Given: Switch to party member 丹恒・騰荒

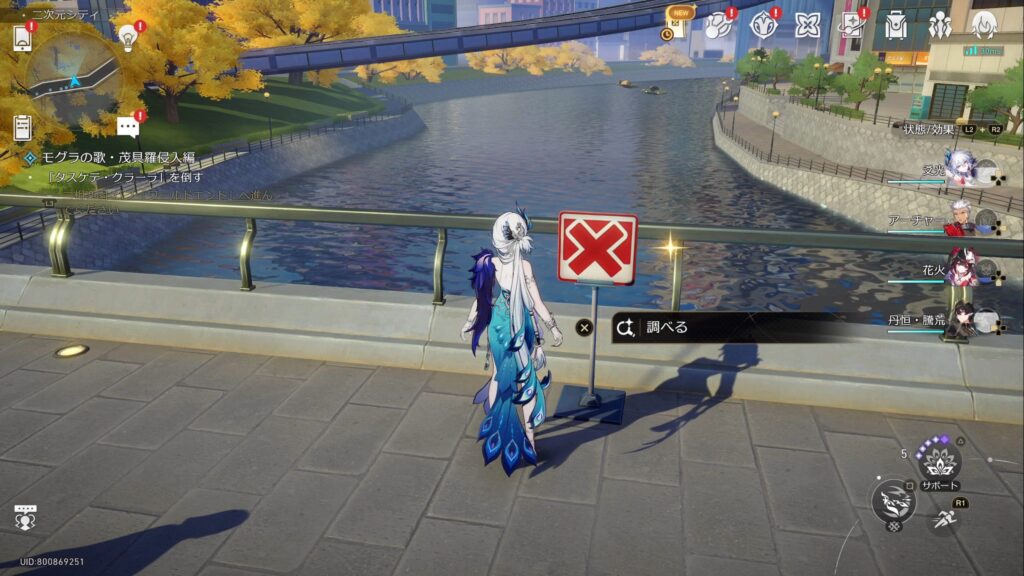Looking at the screenshot, I should (962, 320).
